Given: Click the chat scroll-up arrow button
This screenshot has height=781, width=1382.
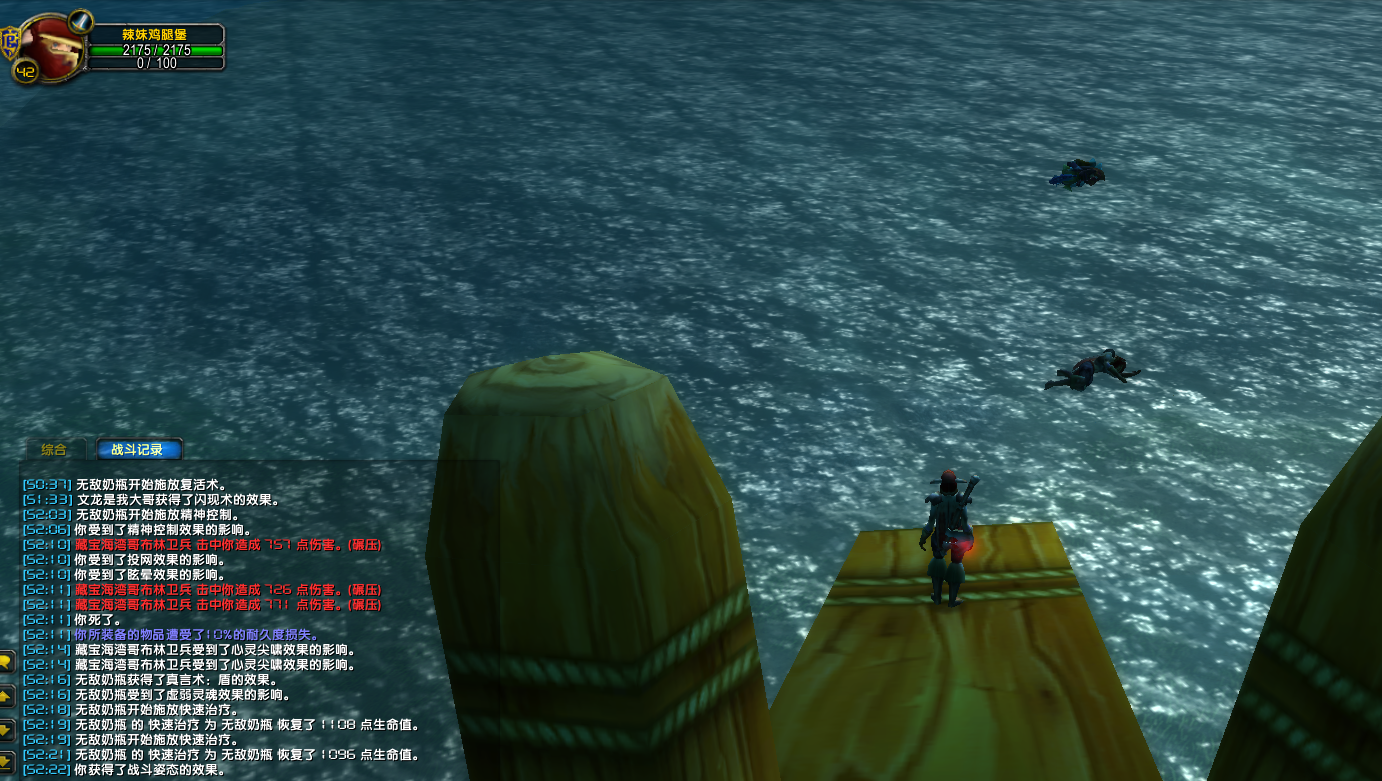Looking at the screenshot, I should [5, 695].
